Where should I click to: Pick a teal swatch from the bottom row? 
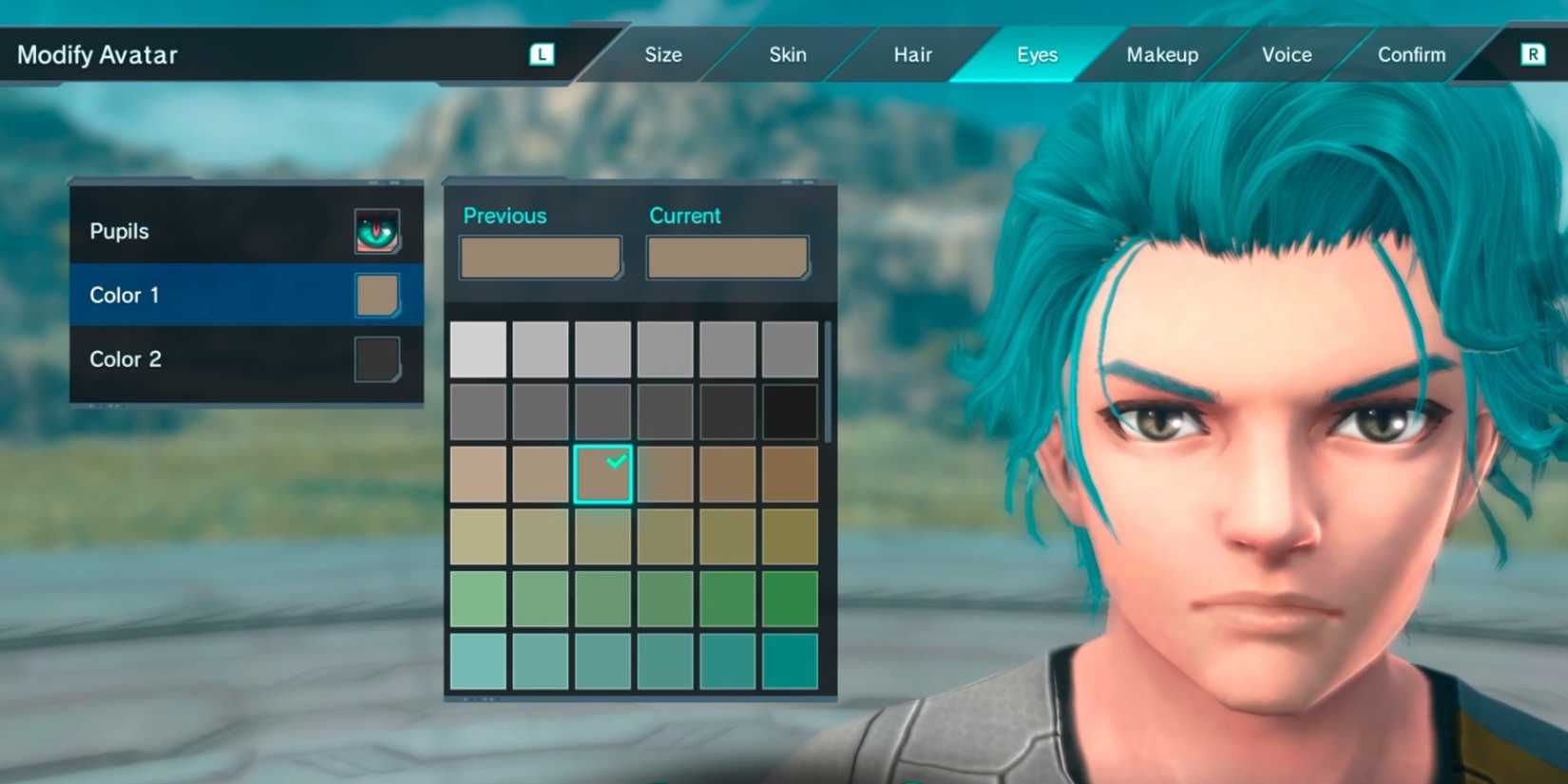[x=602, y=659]
